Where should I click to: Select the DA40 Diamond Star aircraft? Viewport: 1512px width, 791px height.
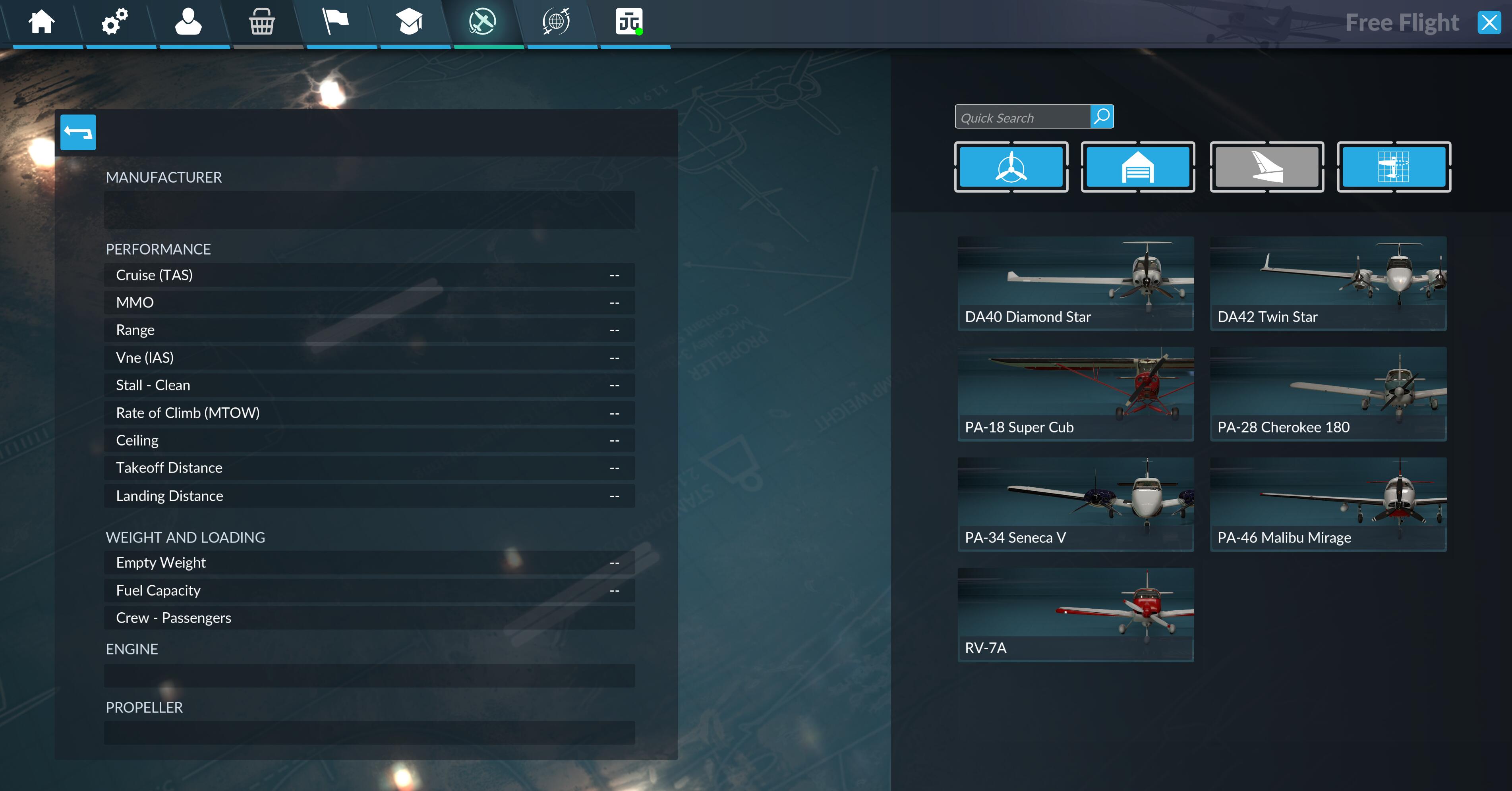1075,284
